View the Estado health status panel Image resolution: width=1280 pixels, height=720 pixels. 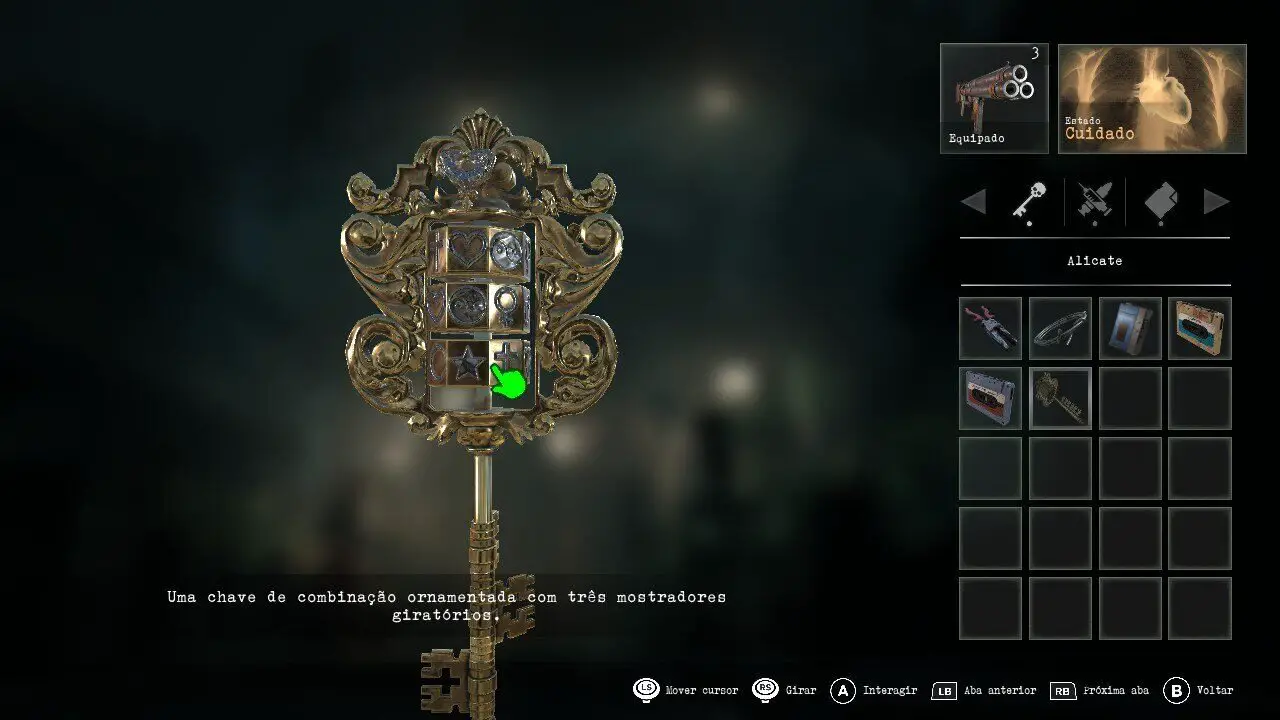pyautogui.click(x=1152, y=98)
